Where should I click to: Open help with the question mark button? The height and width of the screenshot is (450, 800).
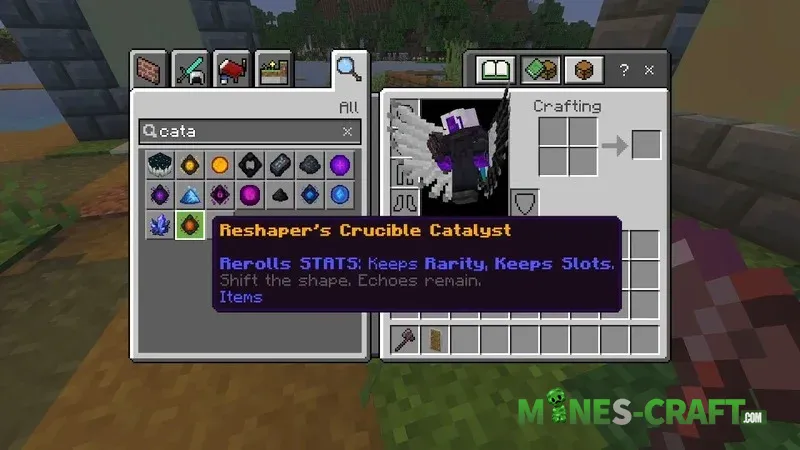625,69
